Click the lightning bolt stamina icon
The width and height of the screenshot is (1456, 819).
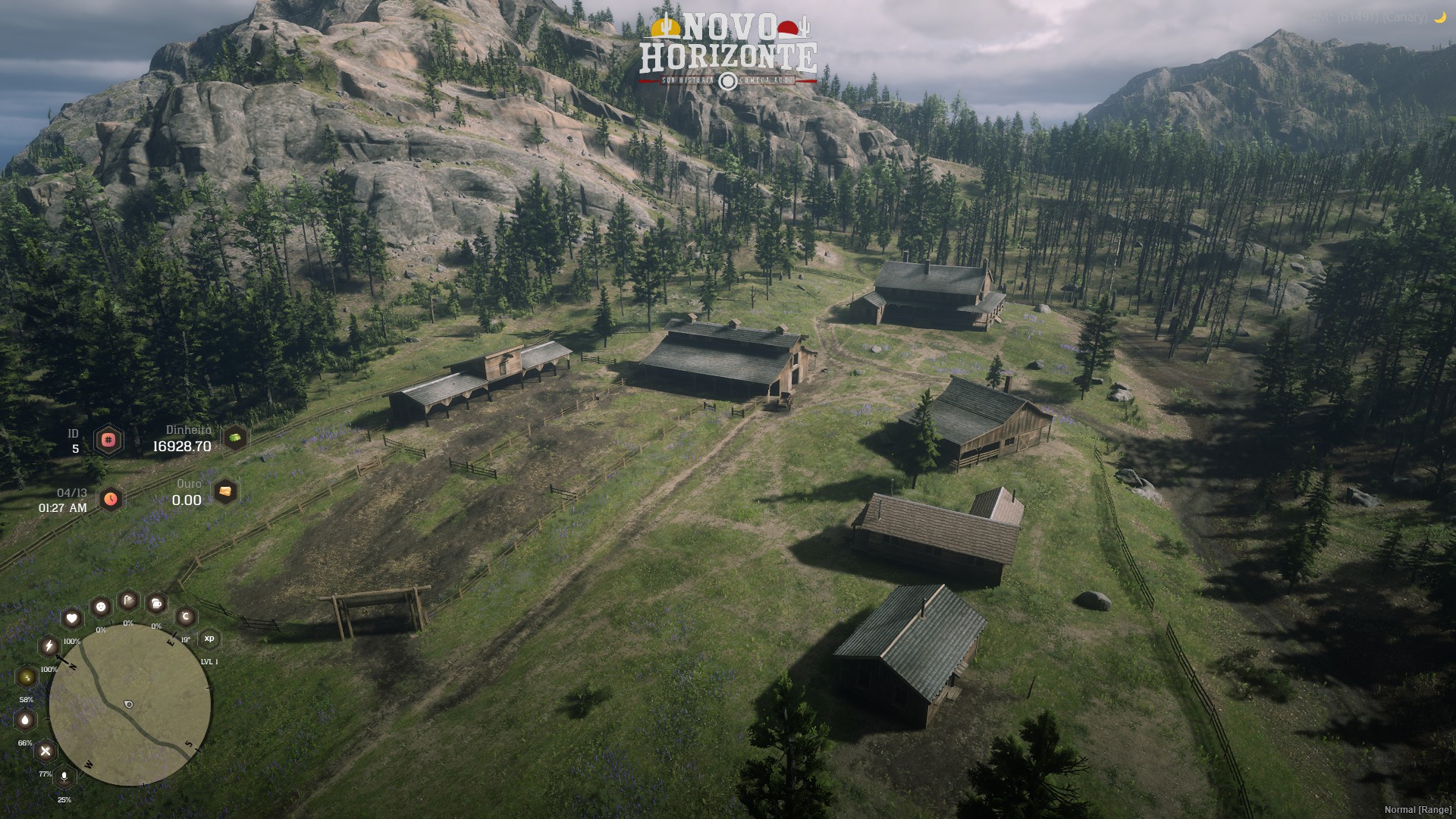click(49, 646)
